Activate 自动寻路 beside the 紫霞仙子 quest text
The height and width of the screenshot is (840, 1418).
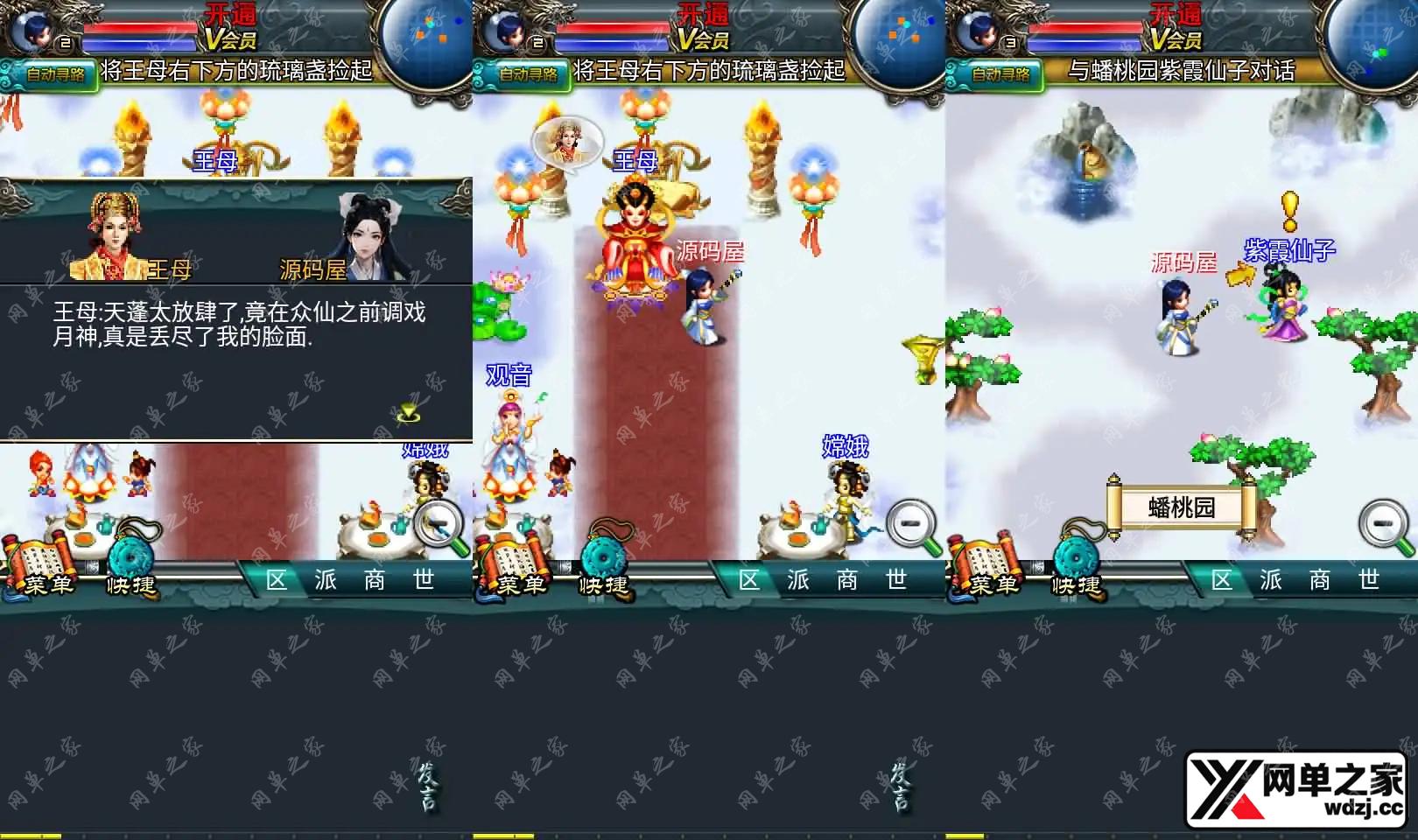[x=1000, y=74]
